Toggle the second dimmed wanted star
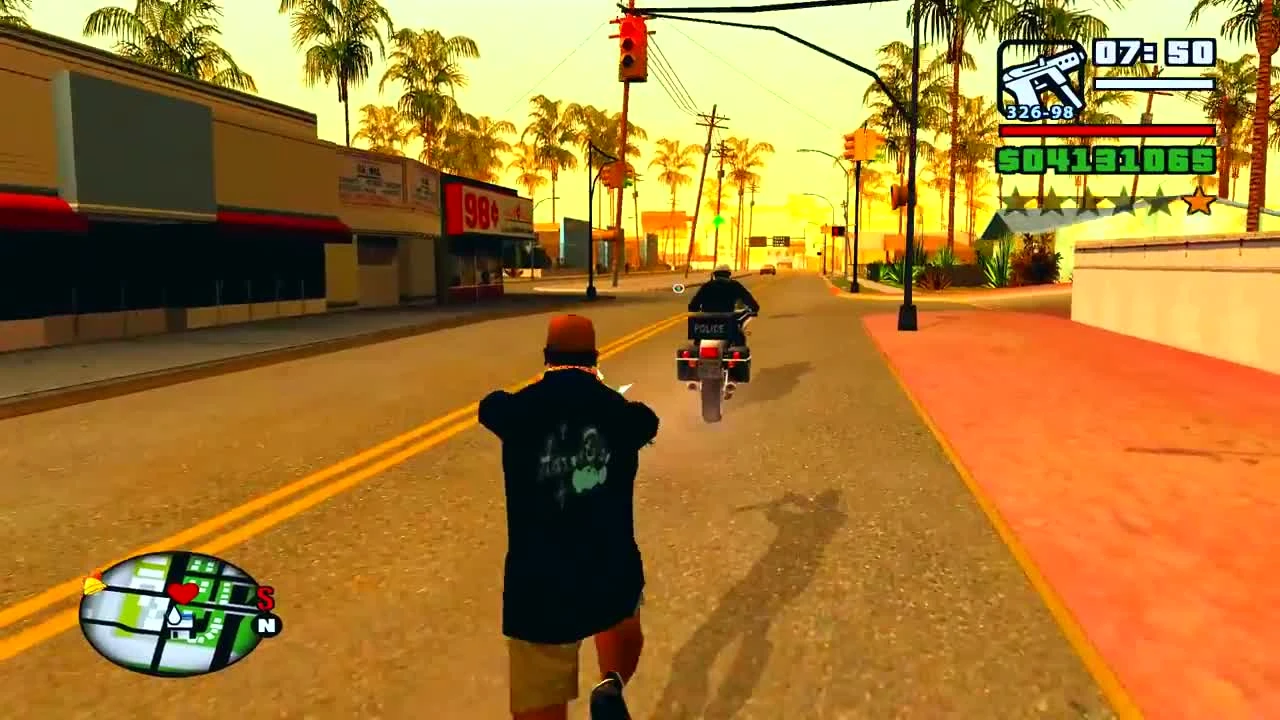 tap(1054, 201)
